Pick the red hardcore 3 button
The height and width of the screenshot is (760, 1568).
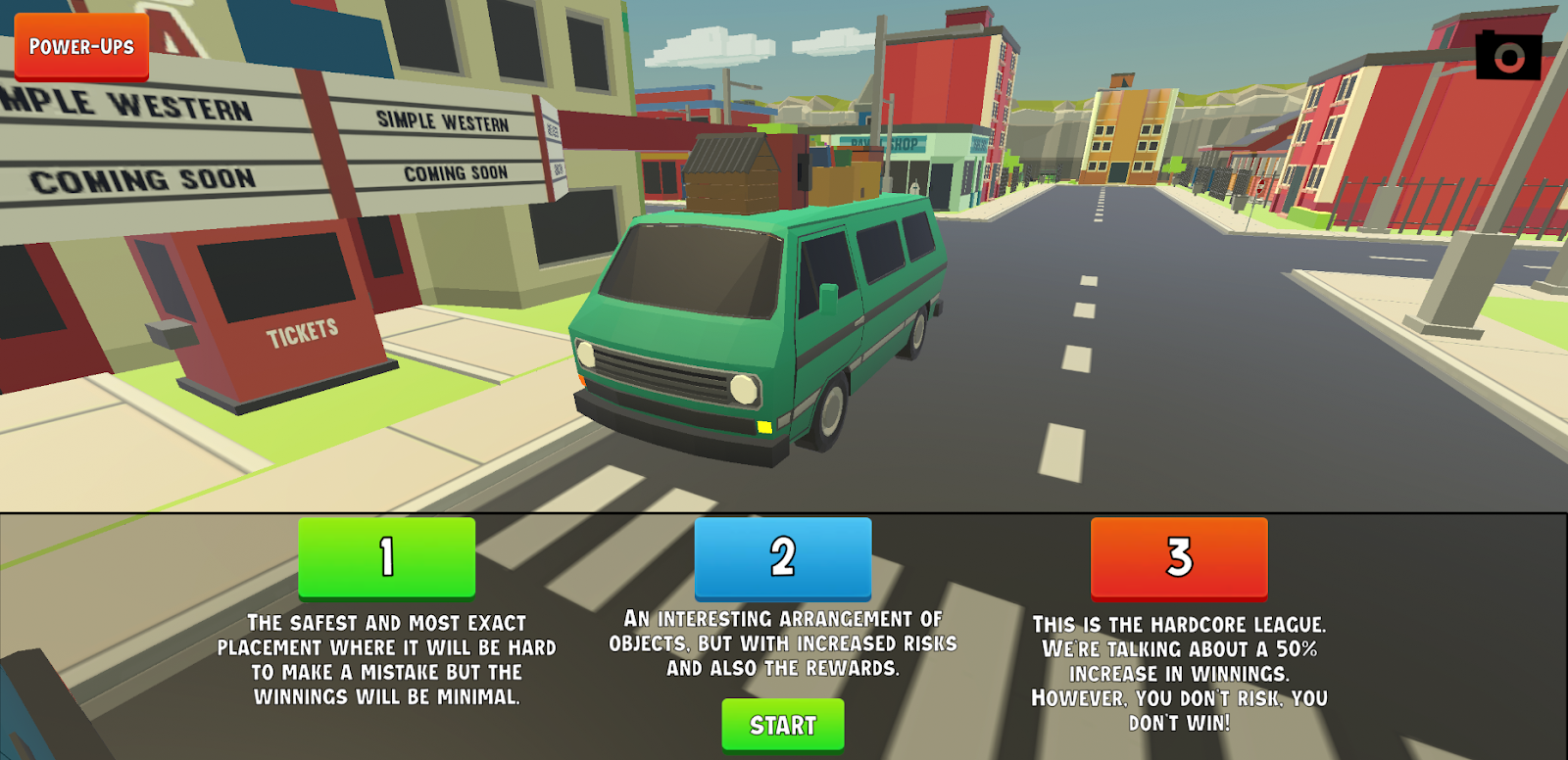click(1178, 557)
